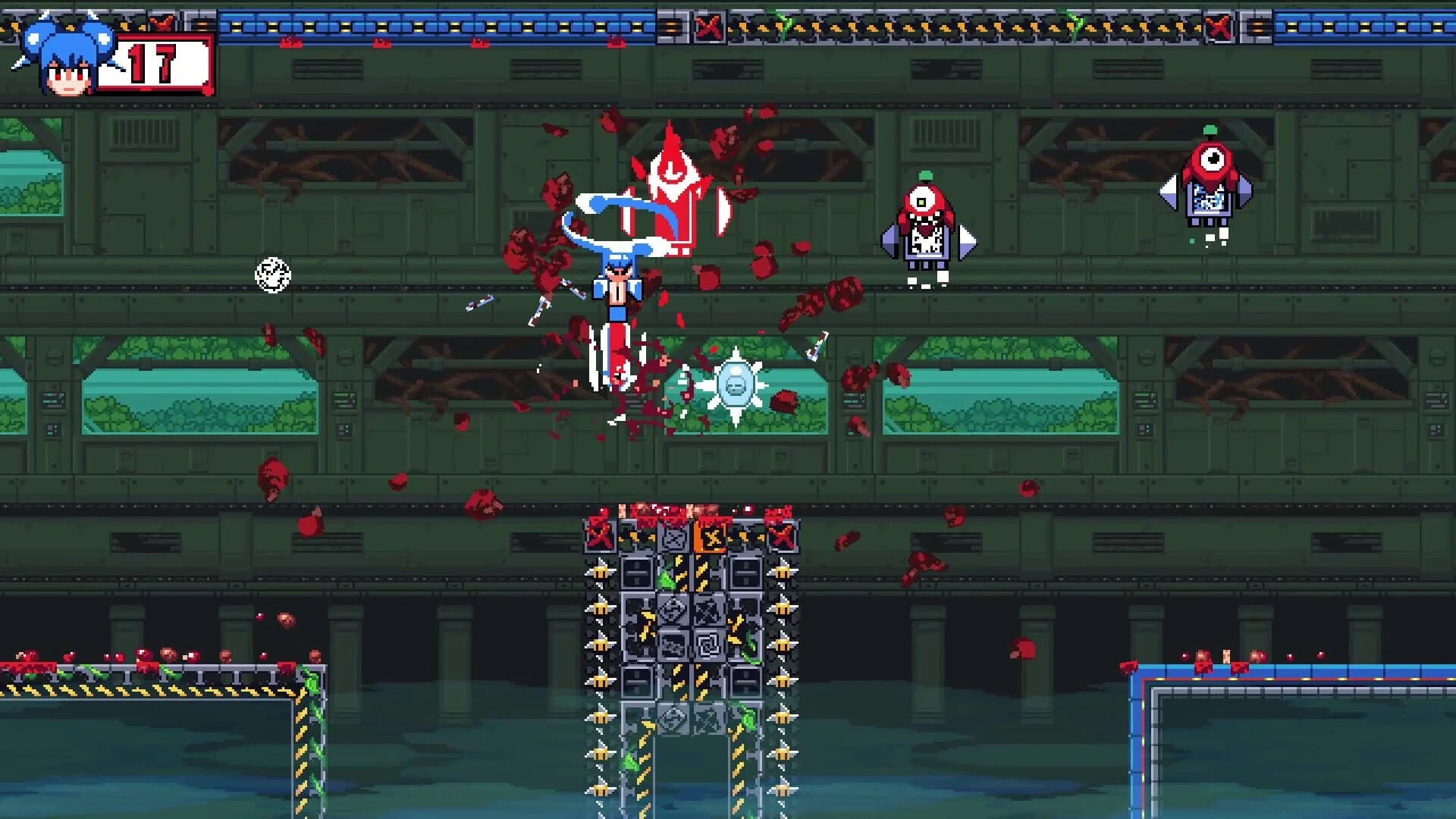Click the gray X block at the tower's top row
1456x819 pixels.
tap(674, 538)
